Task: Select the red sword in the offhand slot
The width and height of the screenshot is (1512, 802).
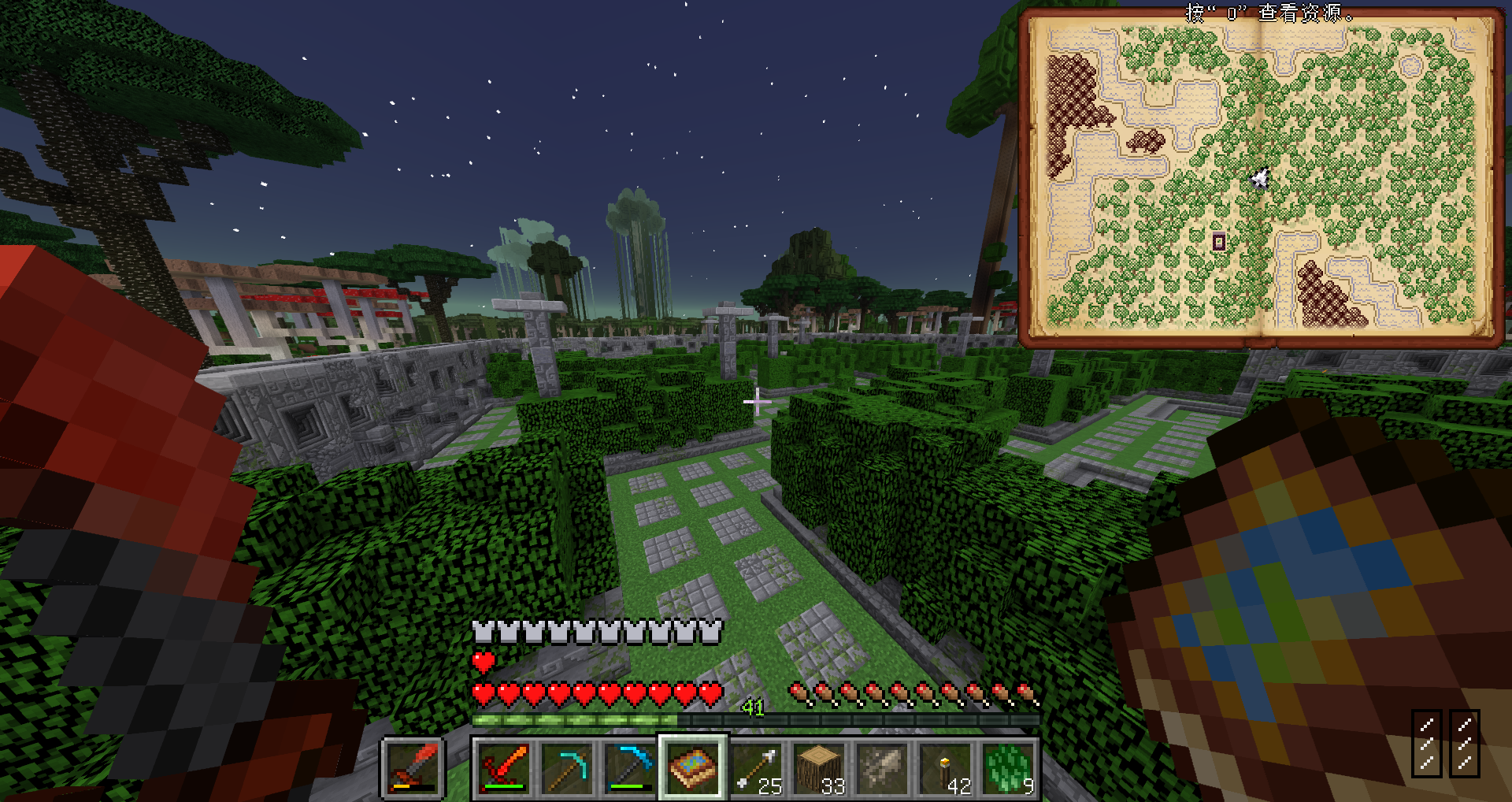Action: [413, 767]
